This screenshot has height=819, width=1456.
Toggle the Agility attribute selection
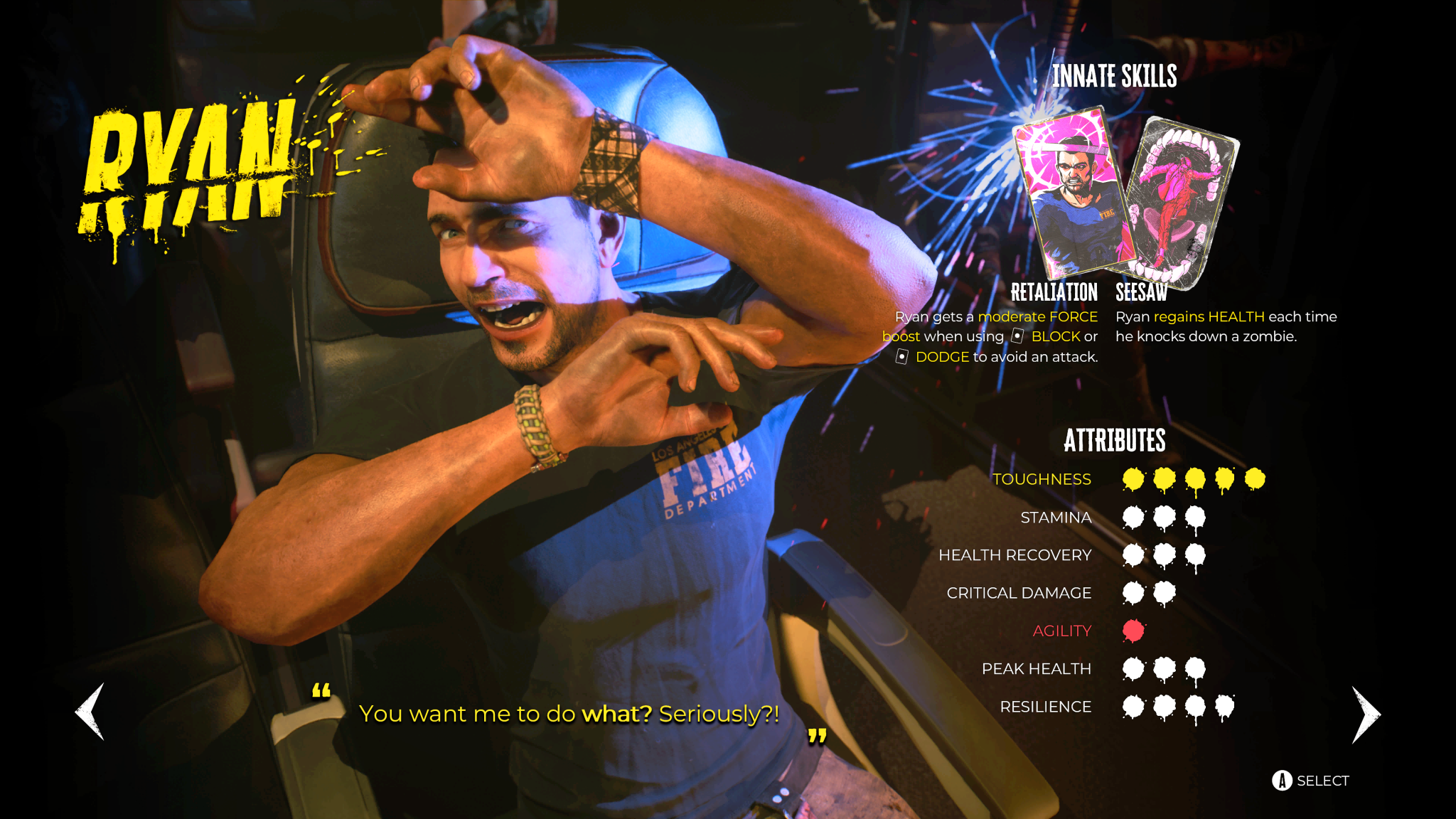[1062, 630]
